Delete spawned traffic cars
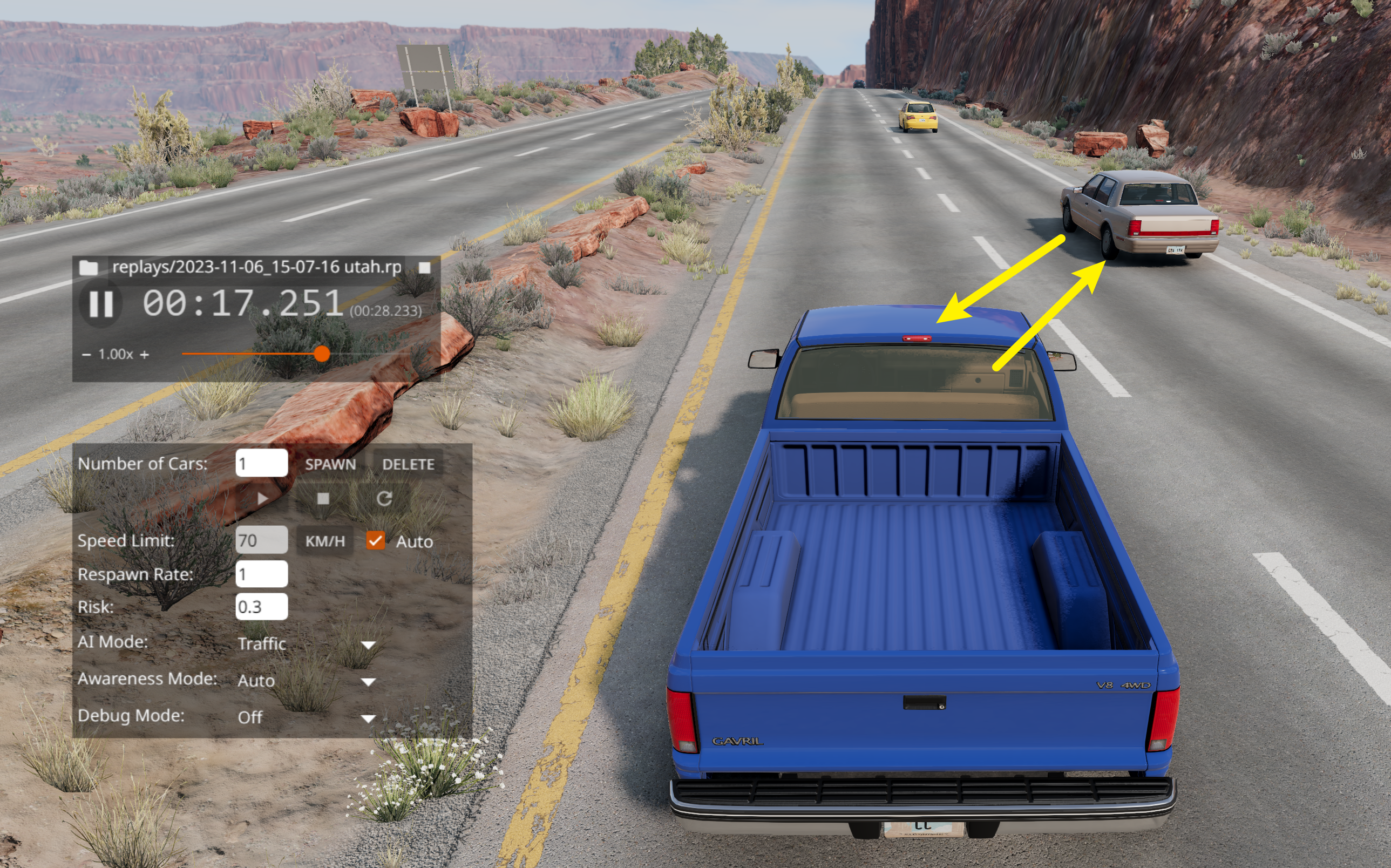Viewport: 1391px width, 868px height. tap(408, 464)
